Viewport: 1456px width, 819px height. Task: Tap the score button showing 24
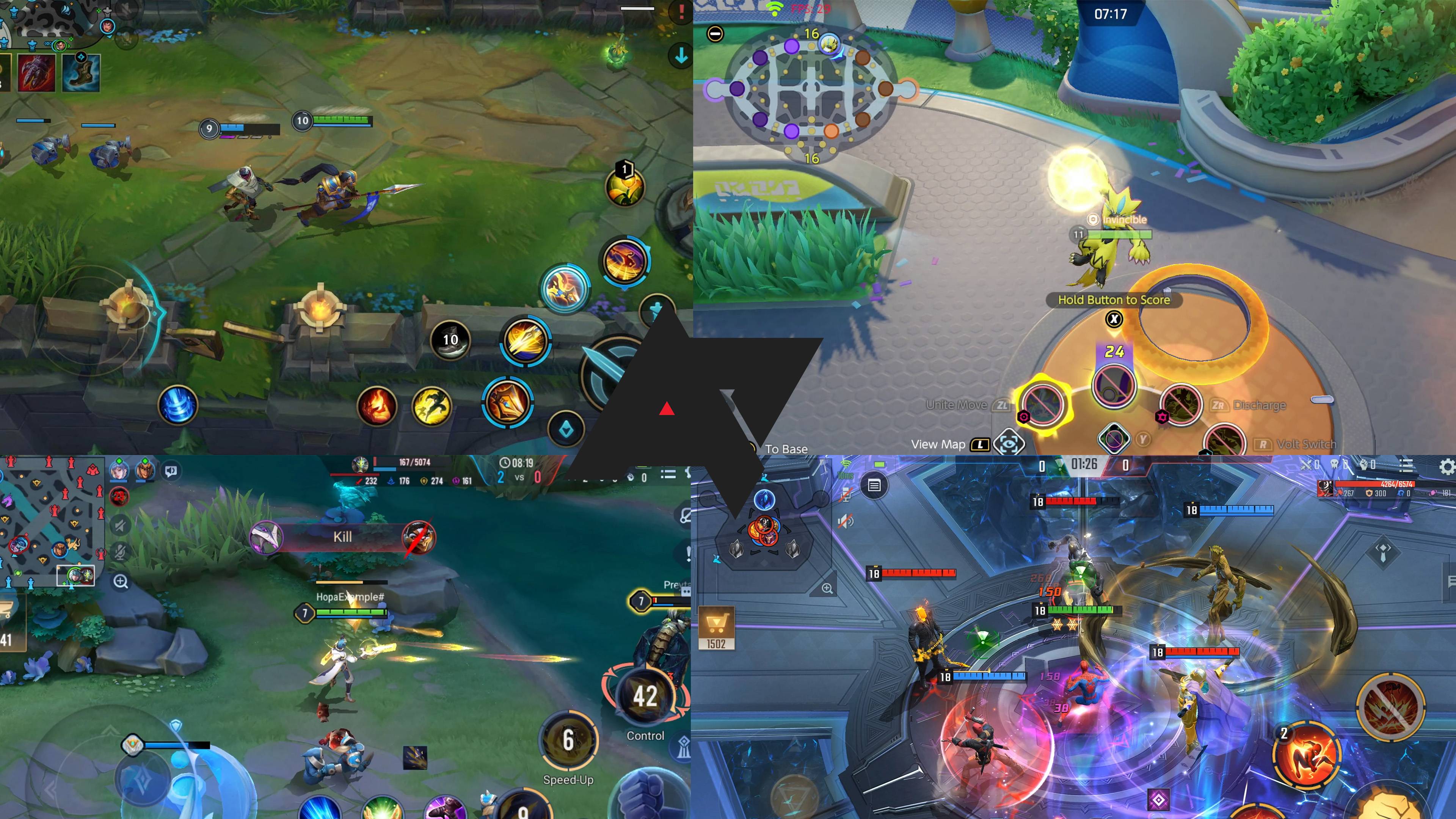pos(1113,384)
